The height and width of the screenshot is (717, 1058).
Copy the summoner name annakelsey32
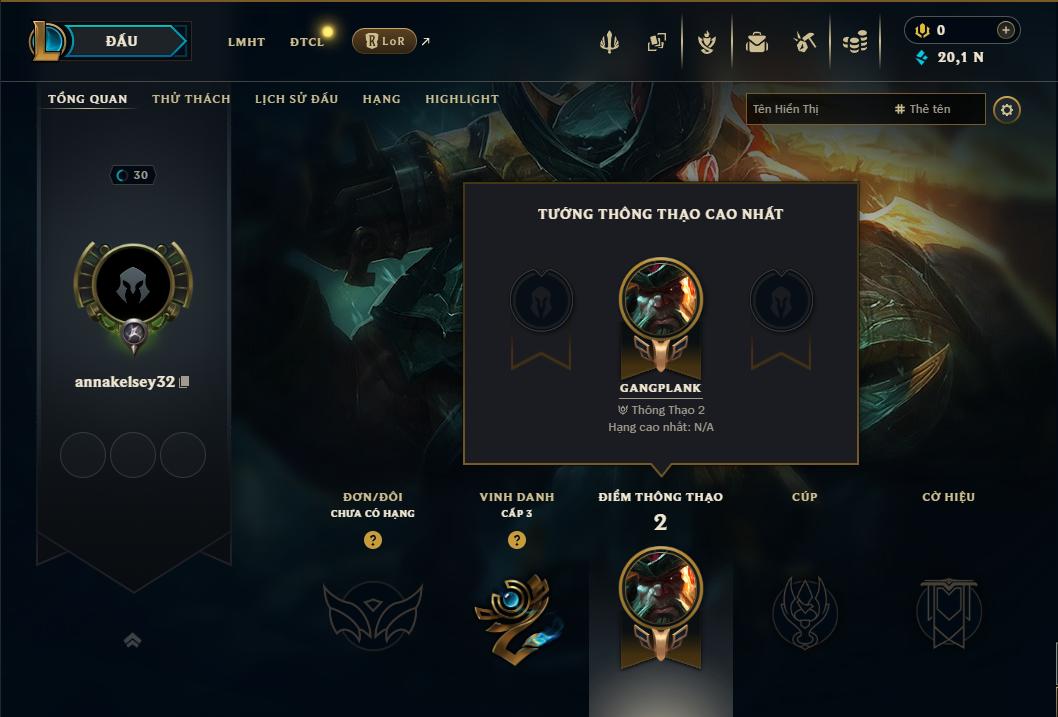point(184,382)
